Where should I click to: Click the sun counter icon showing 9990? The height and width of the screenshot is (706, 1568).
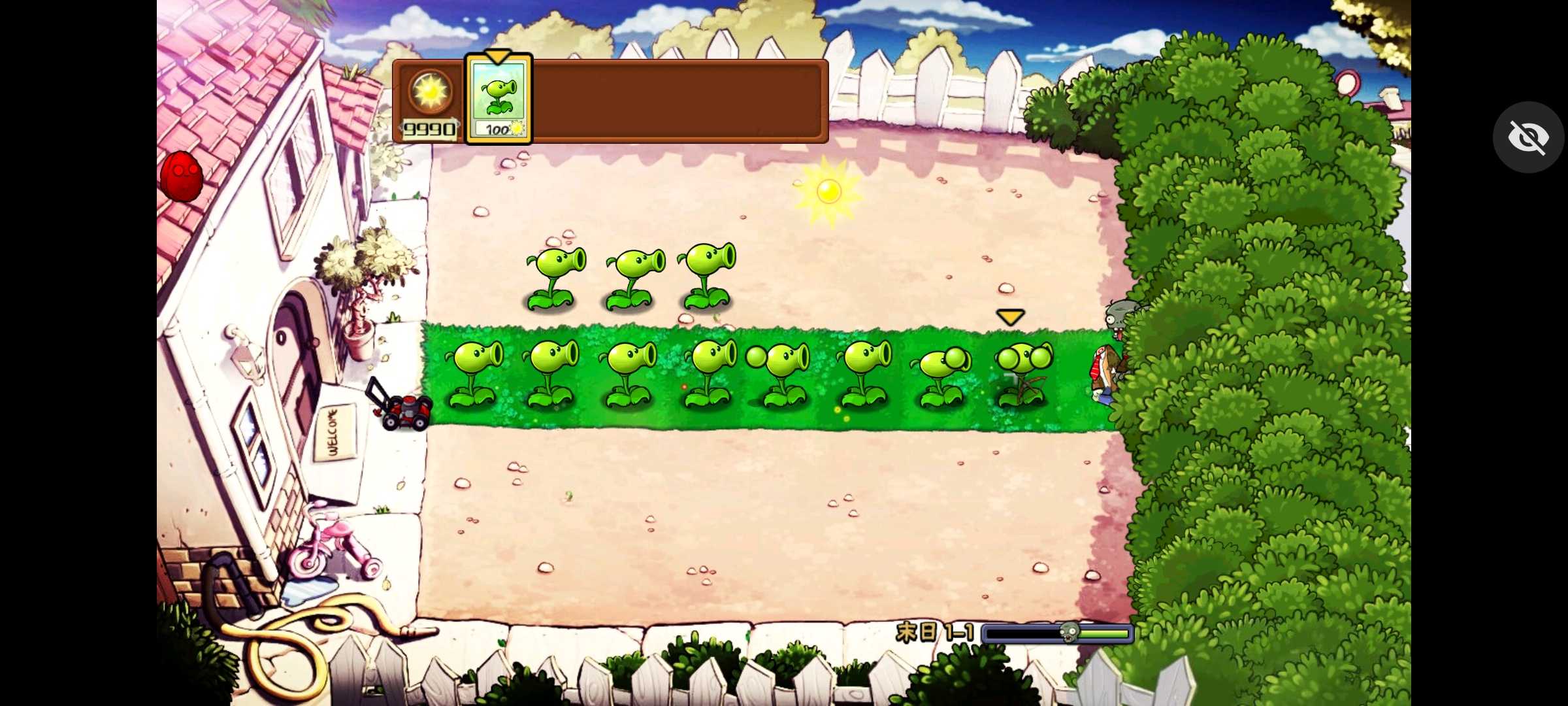(x=429, y=95)
